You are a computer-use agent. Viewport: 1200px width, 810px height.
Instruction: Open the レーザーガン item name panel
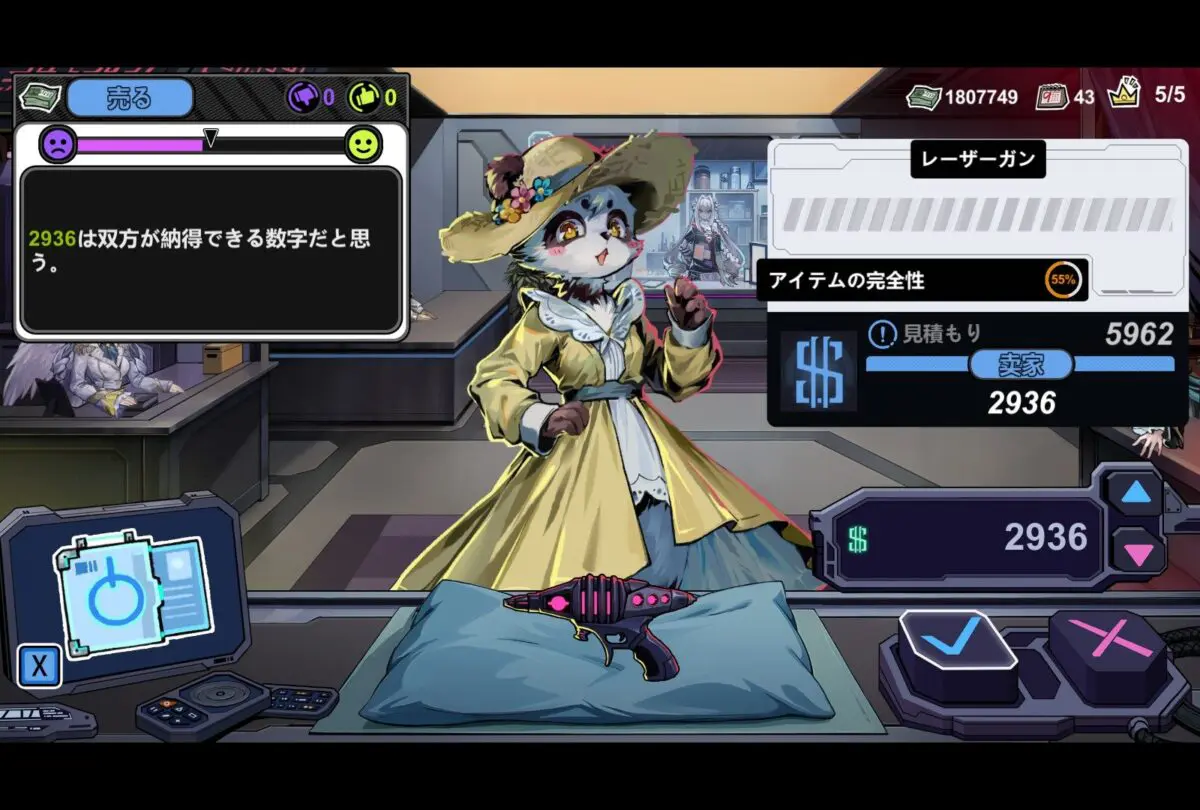click(x=977, y=158)
